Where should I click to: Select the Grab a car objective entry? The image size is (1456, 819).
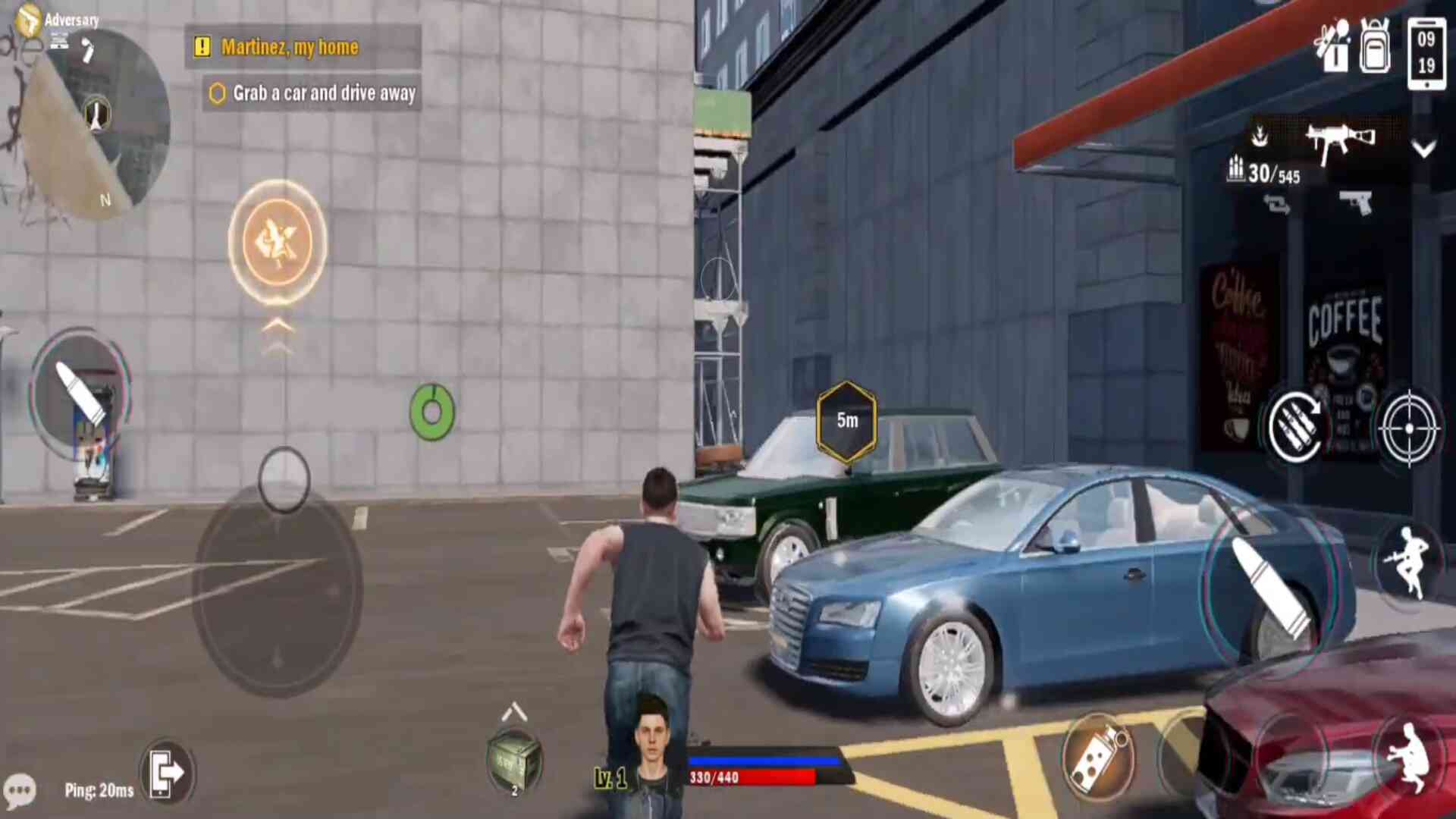coord(311,93)
